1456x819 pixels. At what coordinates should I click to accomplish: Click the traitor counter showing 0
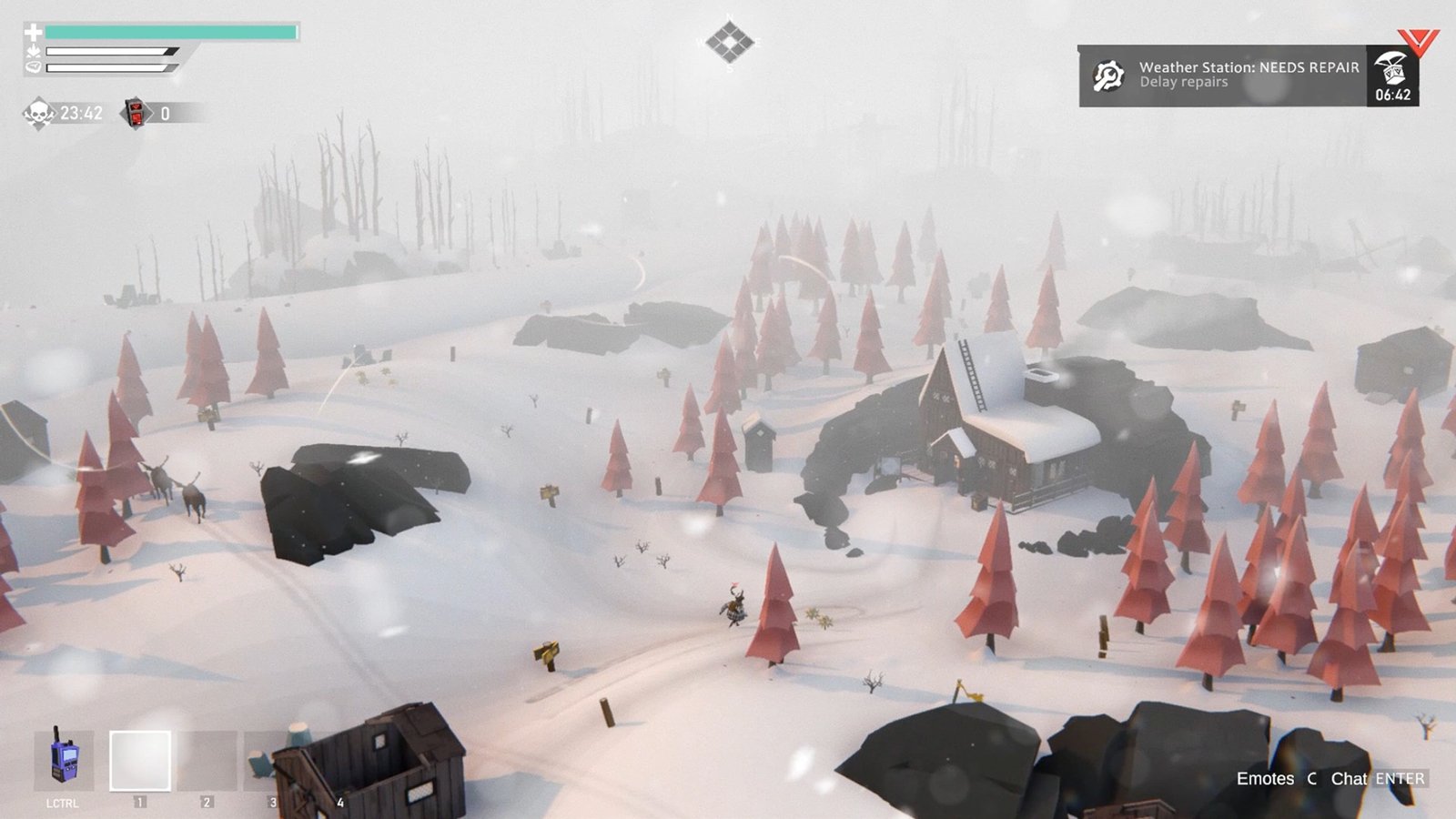point(165,113)
